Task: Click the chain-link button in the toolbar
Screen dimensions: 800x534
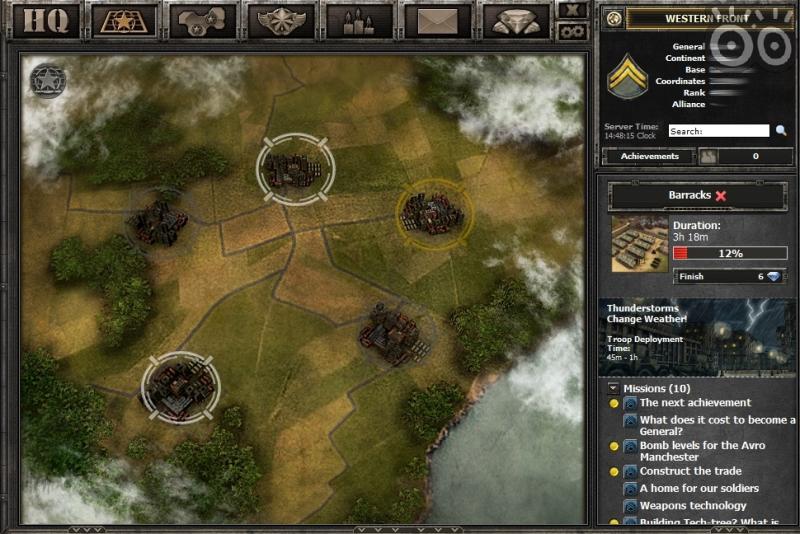Action: 573,30
